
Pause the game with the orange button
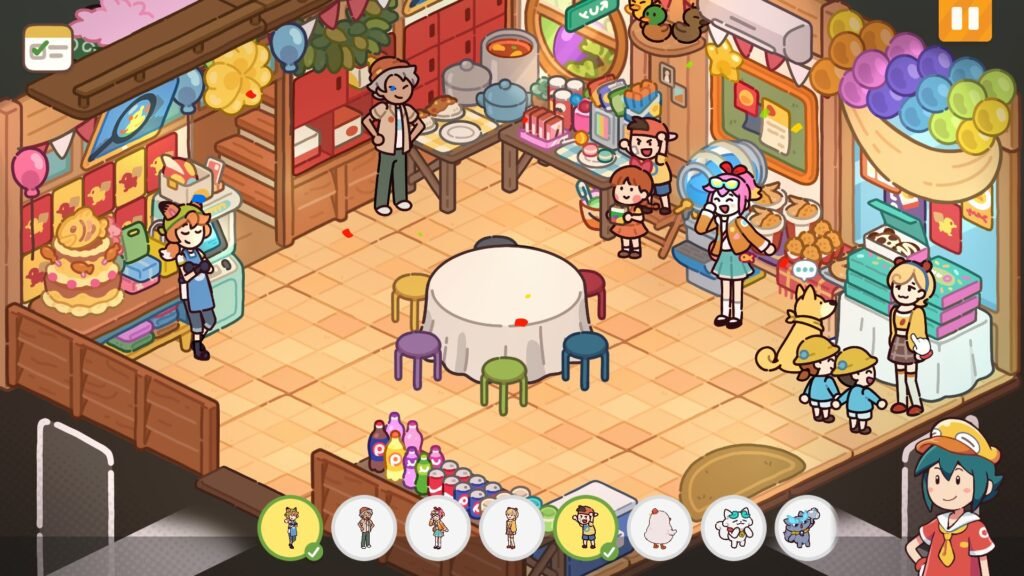tap(965, 20)
